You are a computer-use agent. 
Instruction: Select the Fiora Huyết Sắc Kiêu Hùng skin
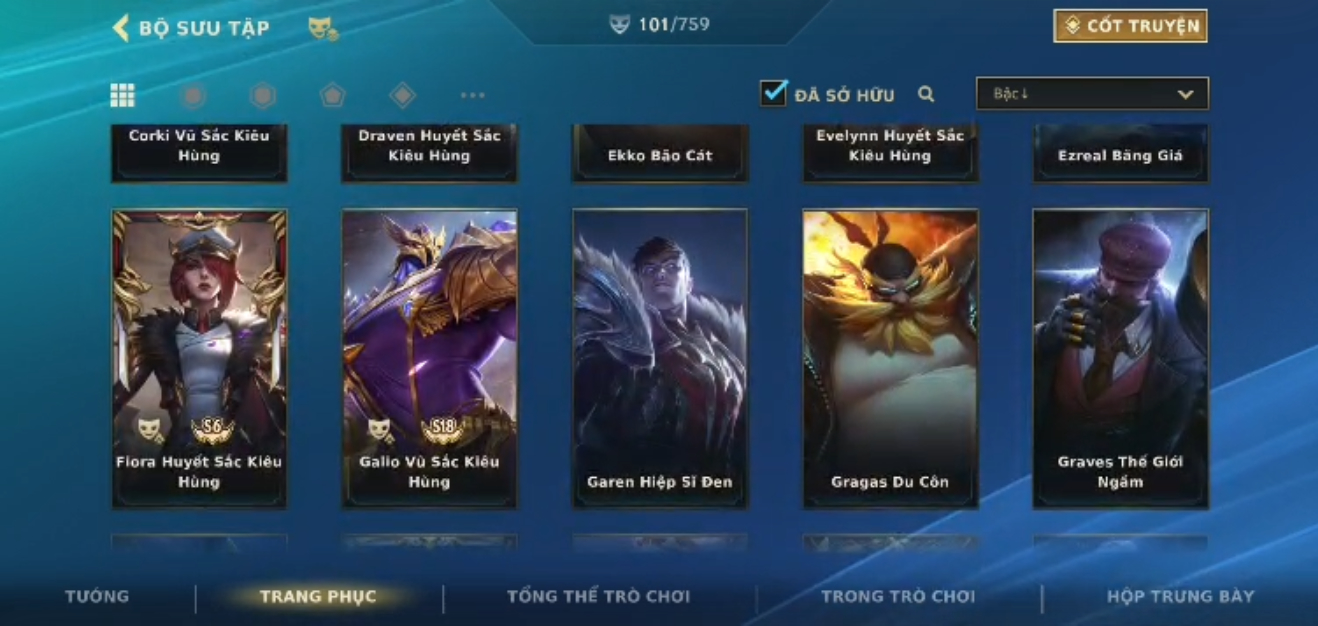point(199,358)
